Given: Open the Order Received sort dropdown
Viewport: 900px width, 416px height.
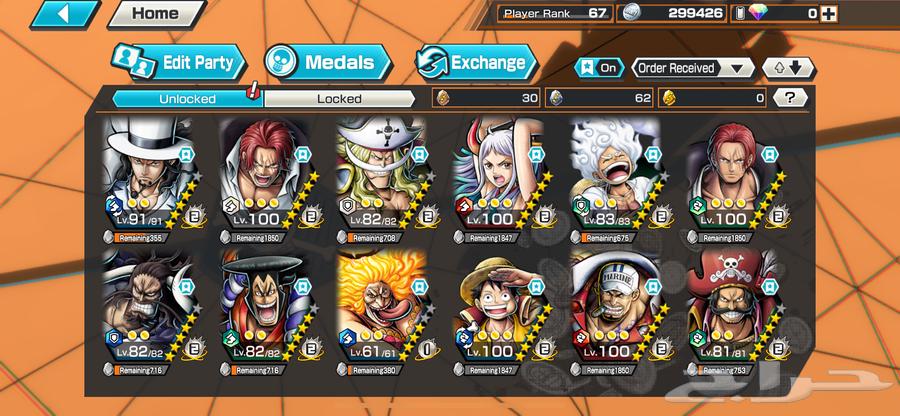Looking at the screenshot, I should pos(691,68).
